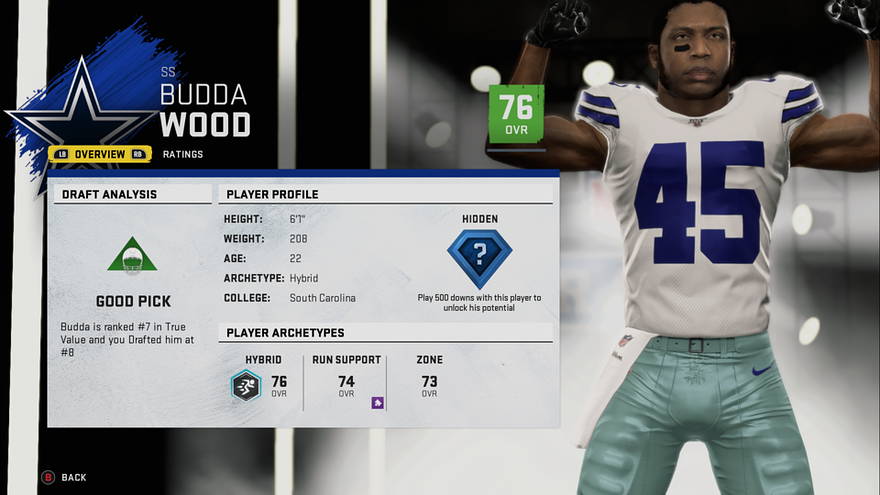Click the purple Run Support badge icon
Image resolution: width=880 pixels, height=495 pixels.
[x=377, y=403]
